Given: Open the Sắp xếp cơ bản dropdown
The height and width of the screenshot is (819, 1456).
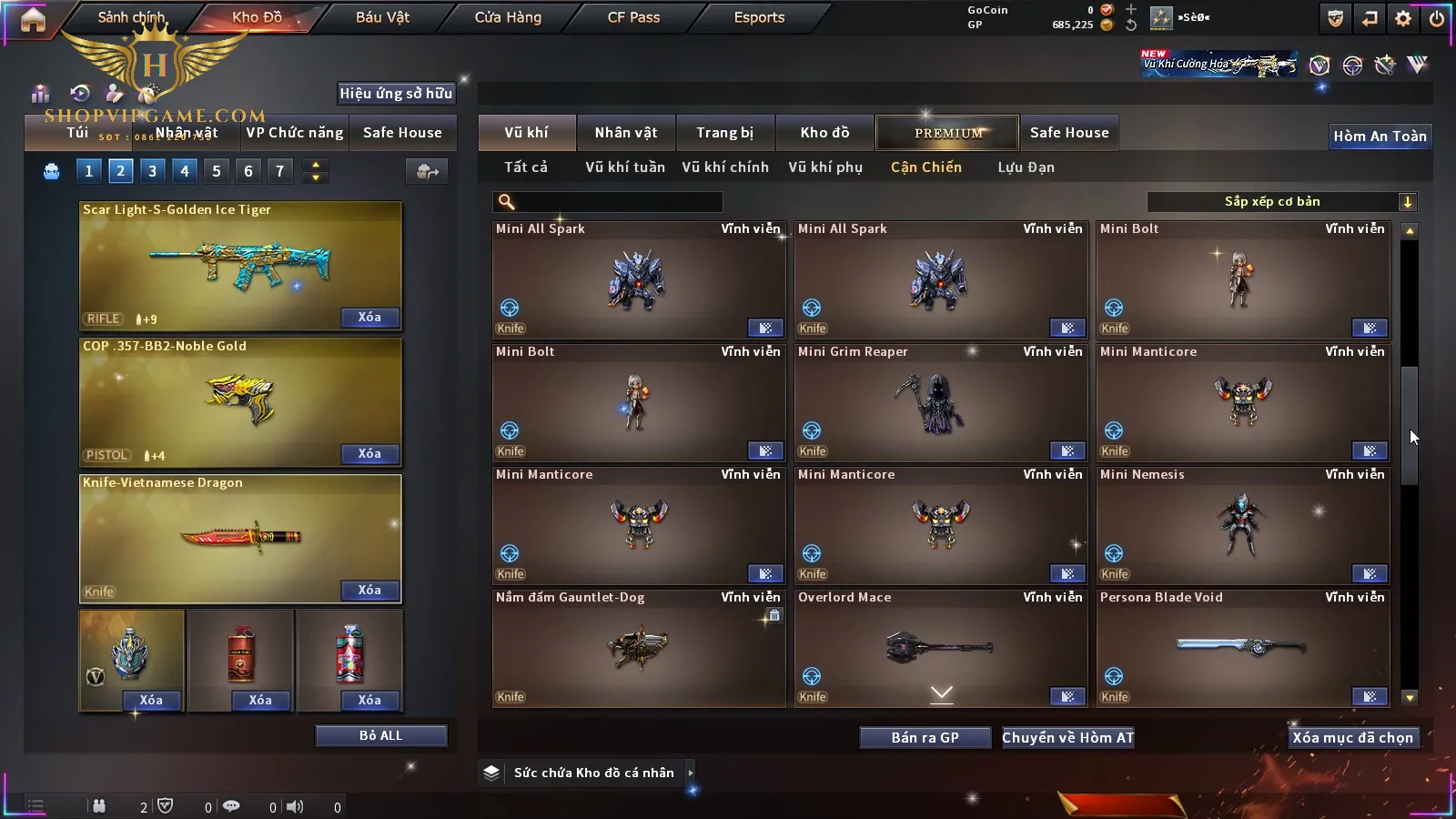Looking at the screenshot, I should pyautogui.click(x=1281, y=202).
